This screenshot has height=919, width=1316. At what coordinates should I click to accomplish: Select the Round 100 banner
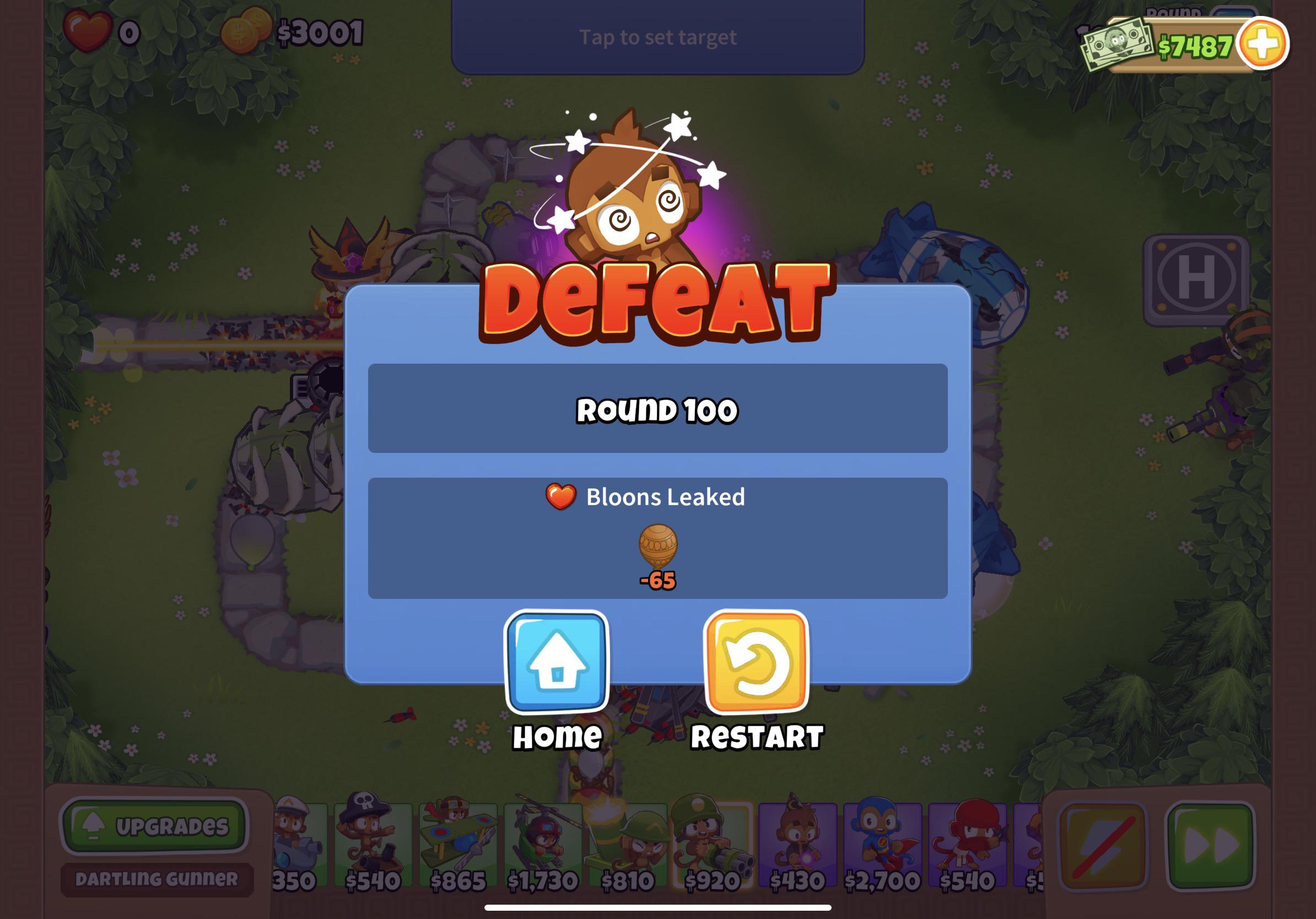[659, 410]
